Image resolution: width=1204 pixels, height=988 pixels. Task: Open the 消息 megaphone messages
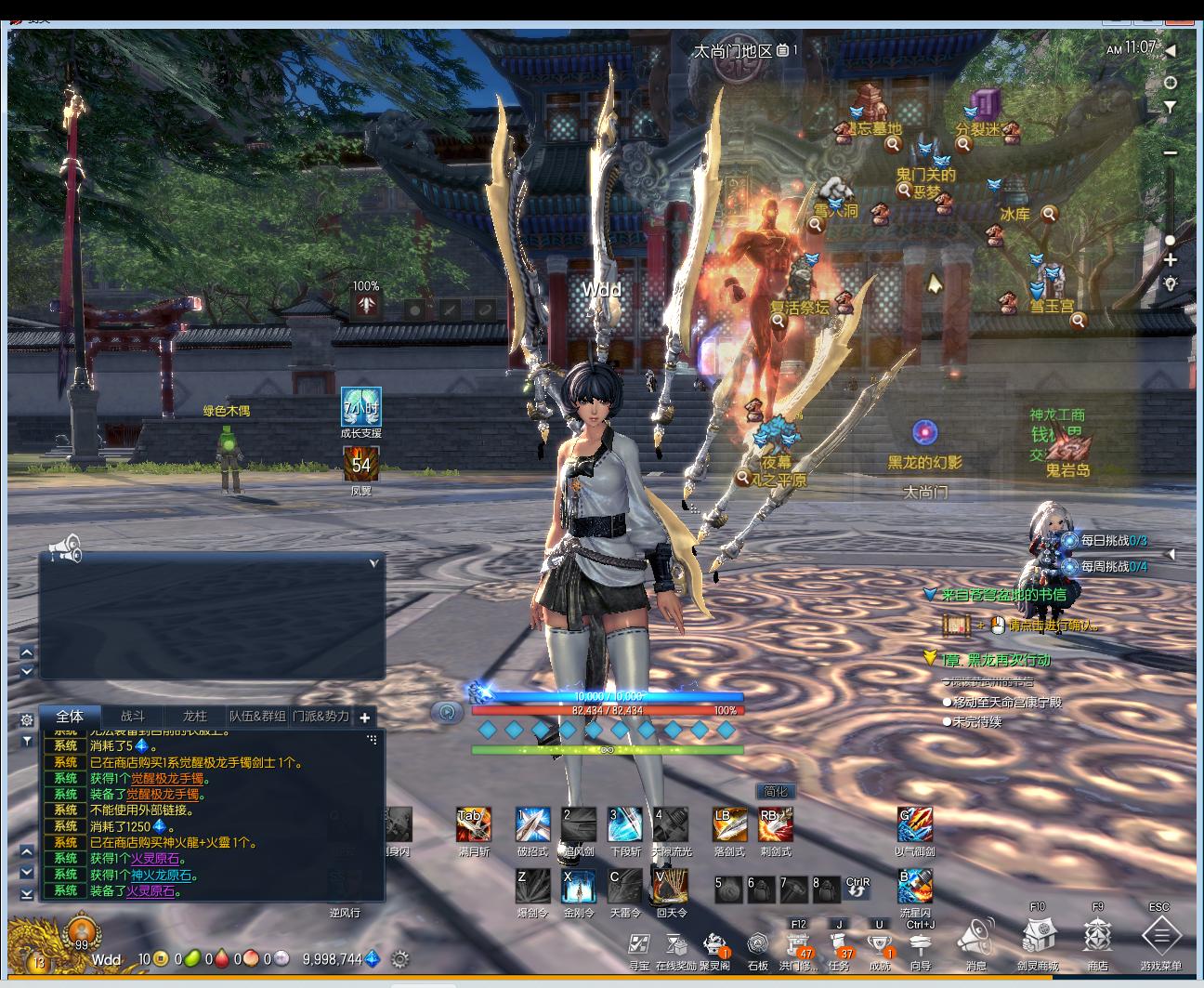tap(975, 936)
